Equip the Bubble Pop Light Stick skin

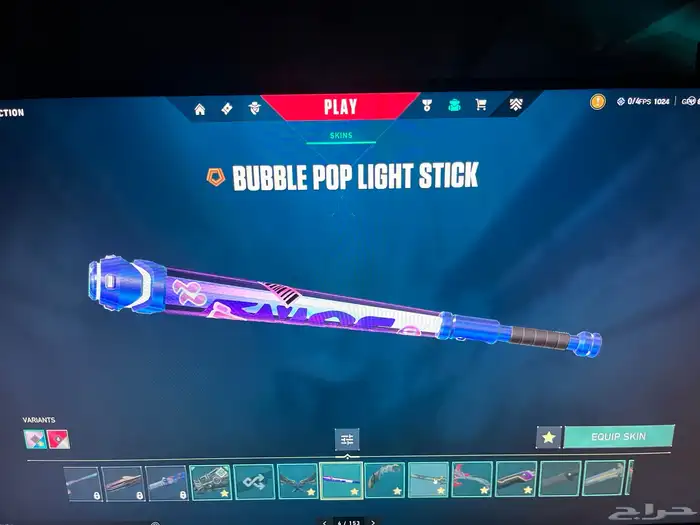pos(618,437)
